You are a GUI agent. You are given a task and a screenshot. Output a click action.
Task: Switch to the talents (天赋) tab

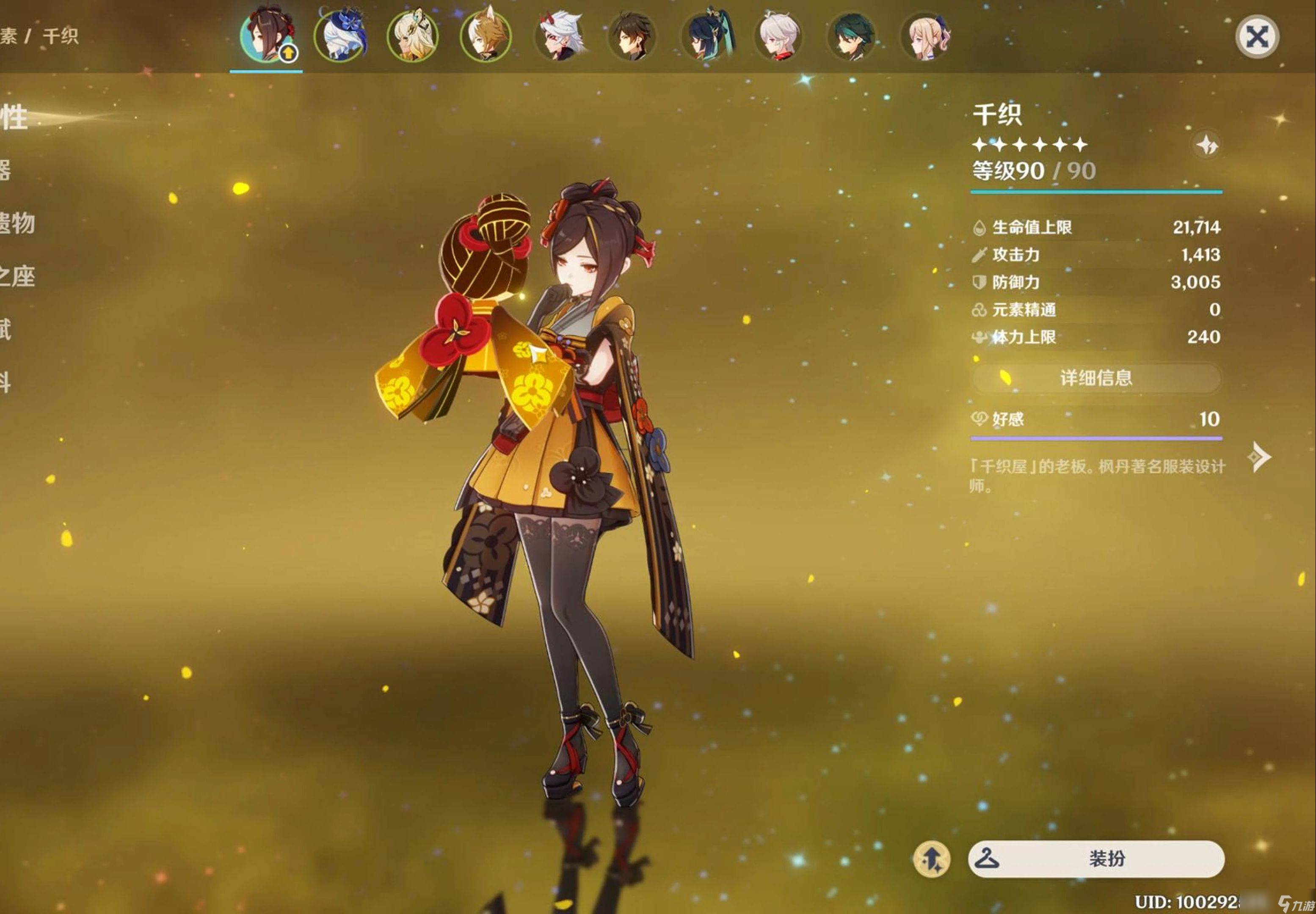click(x=6, y=329)
